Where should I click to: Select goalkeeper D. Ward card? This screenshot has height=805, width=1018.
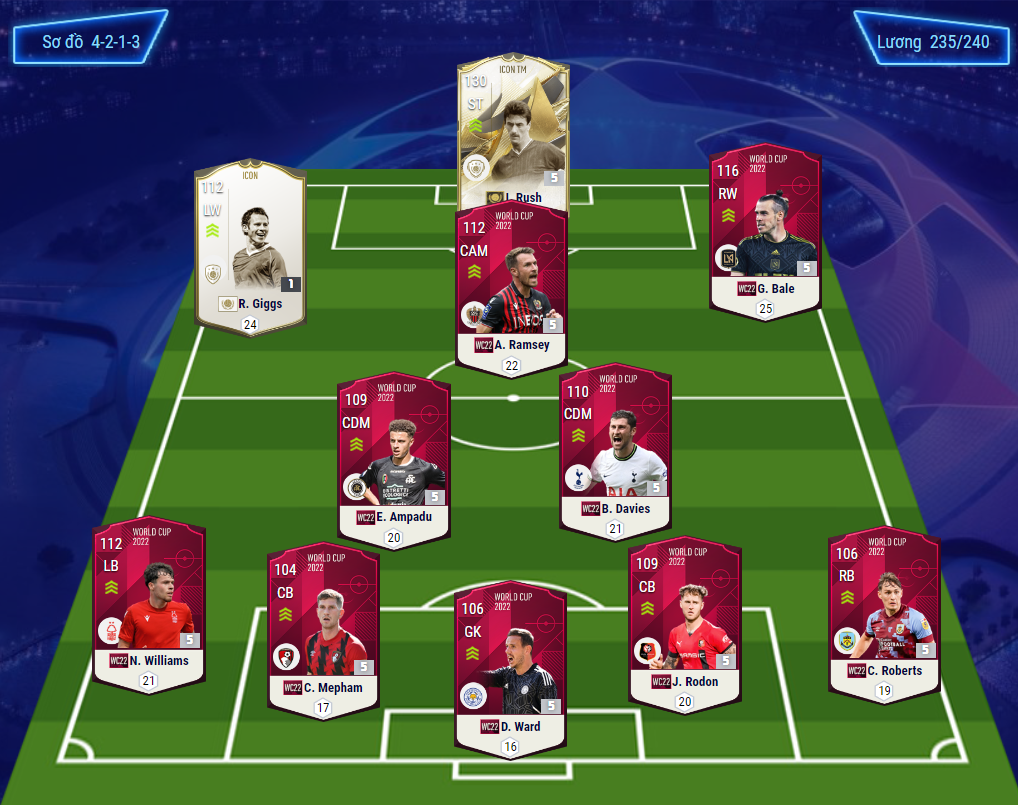[x=511, y=665]
